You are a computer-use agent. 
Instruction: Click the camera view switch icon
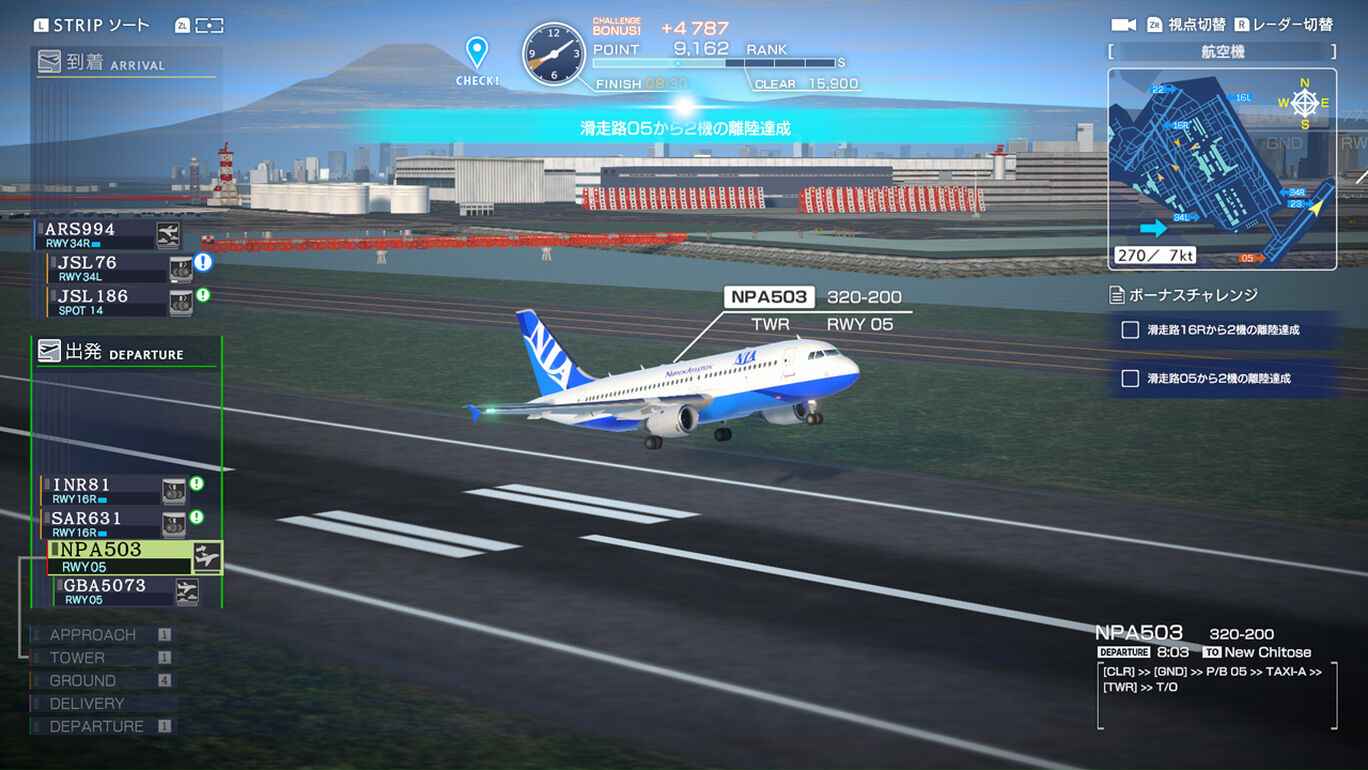1124,25
